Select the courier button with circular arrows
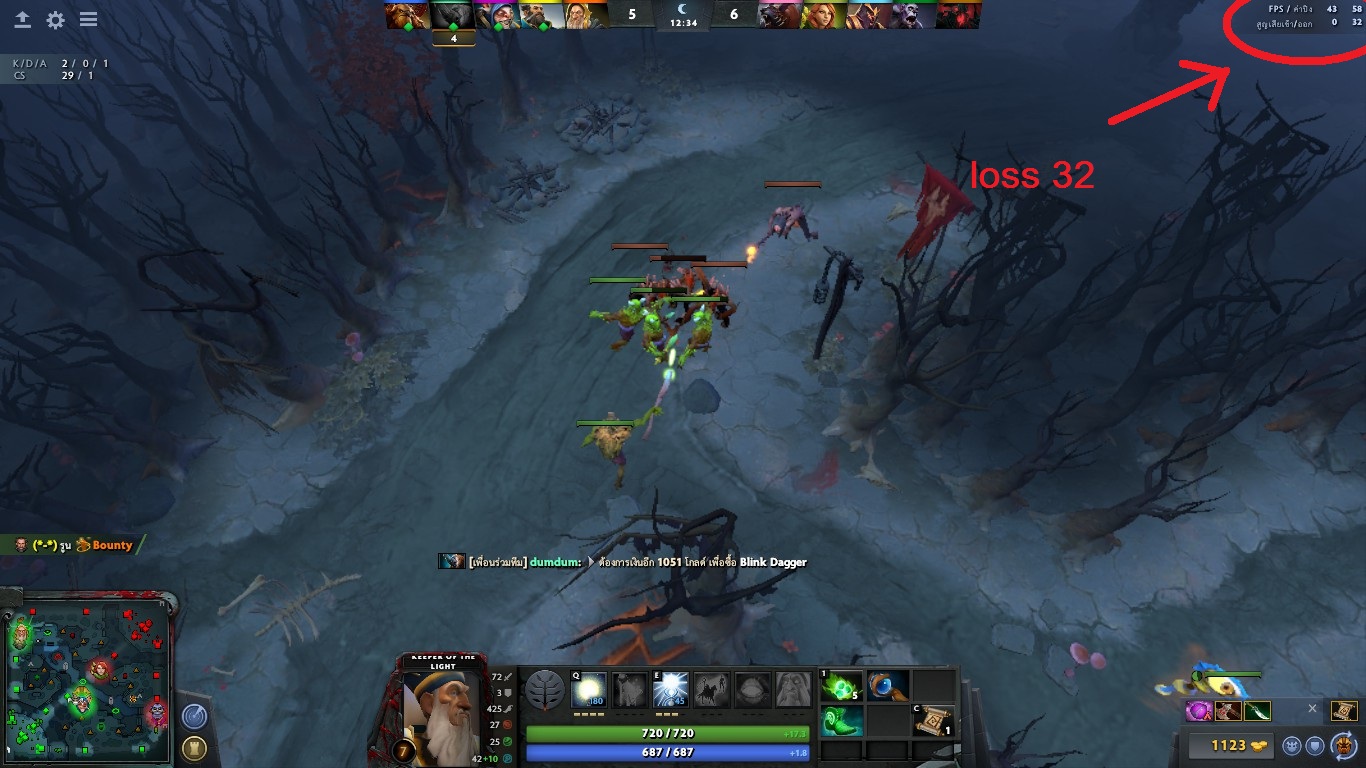The height and width of the screenshot is (768, 1366). [x=1342, y=745]
